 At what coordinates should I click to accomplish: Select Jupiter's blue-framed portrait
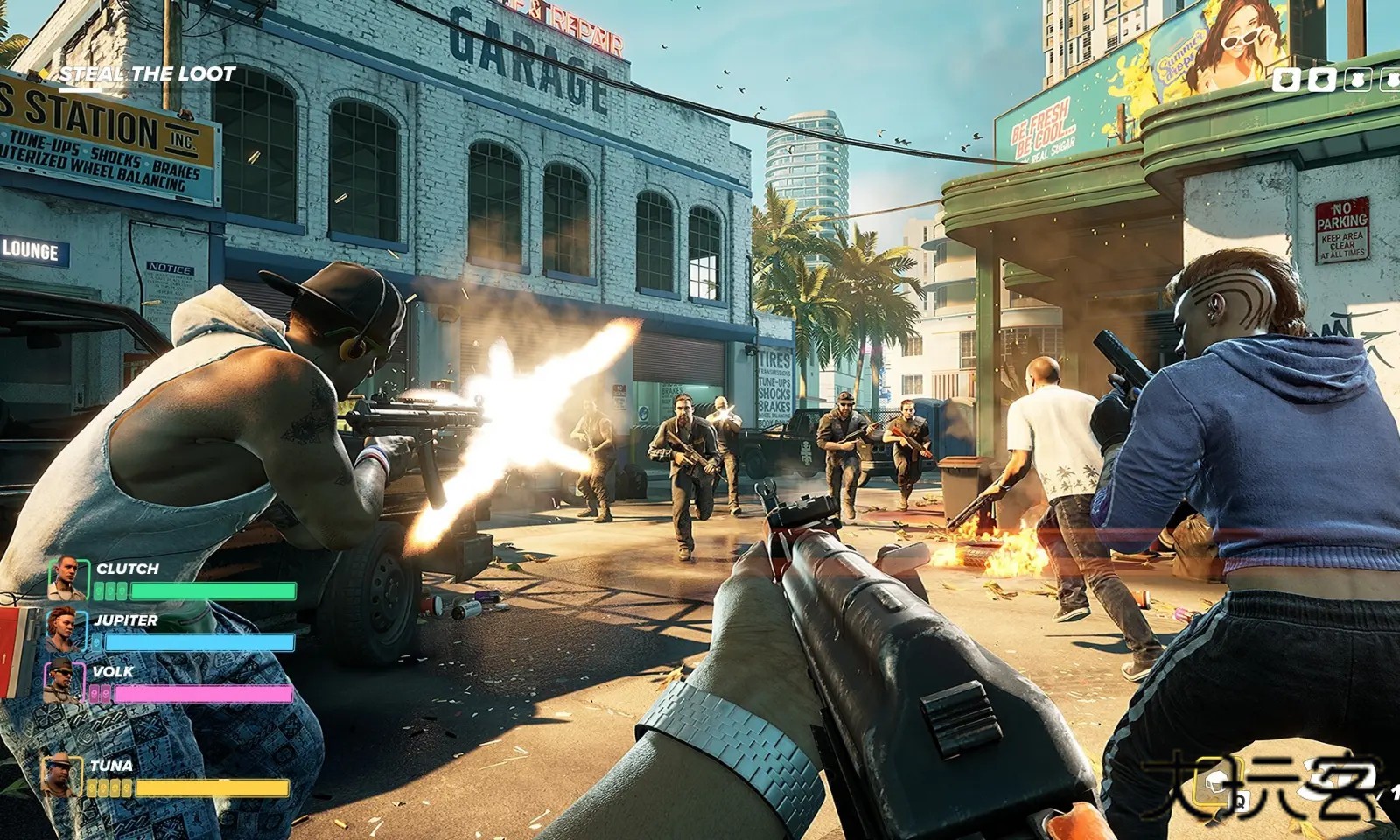click(65, 631)
